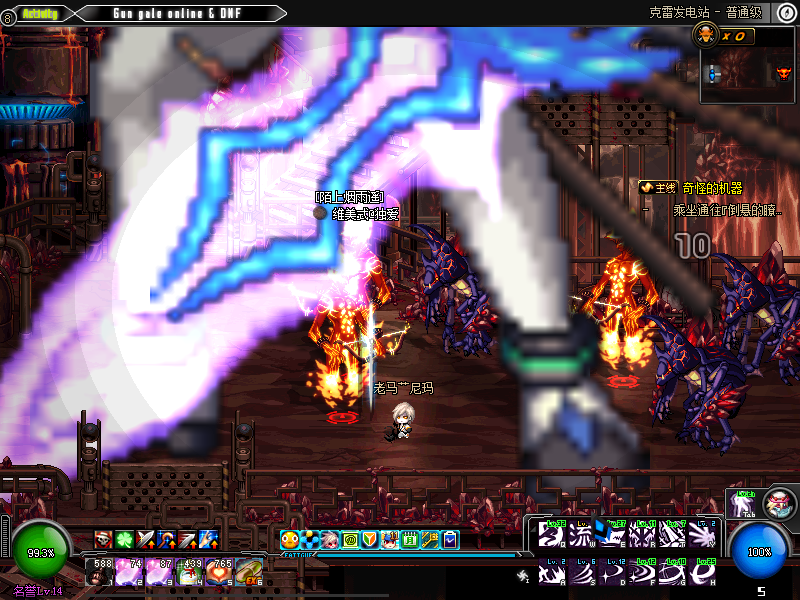Viewport: 800px width, 600px height.
Task: Click the boss room marker on minimap
Action: pos(783,73)
